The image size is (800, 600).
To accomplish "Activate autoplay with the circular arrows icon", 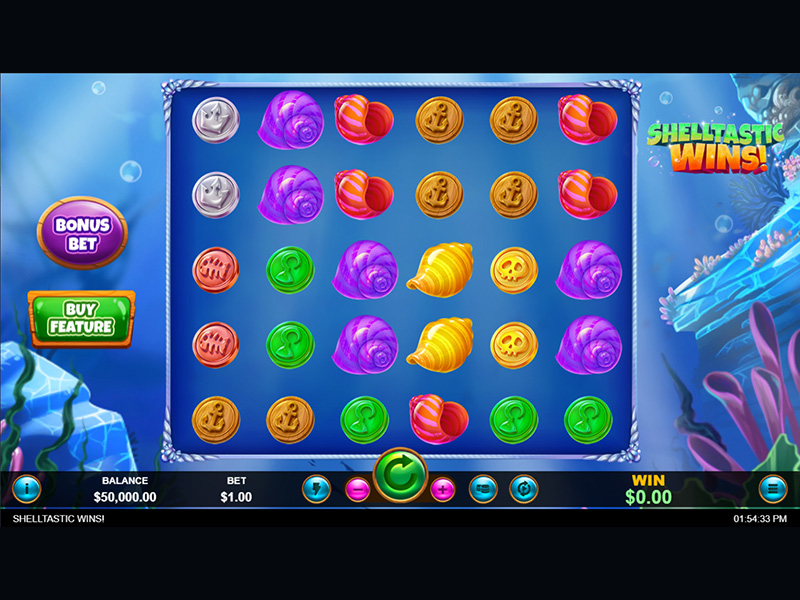I will coord(524,489).
